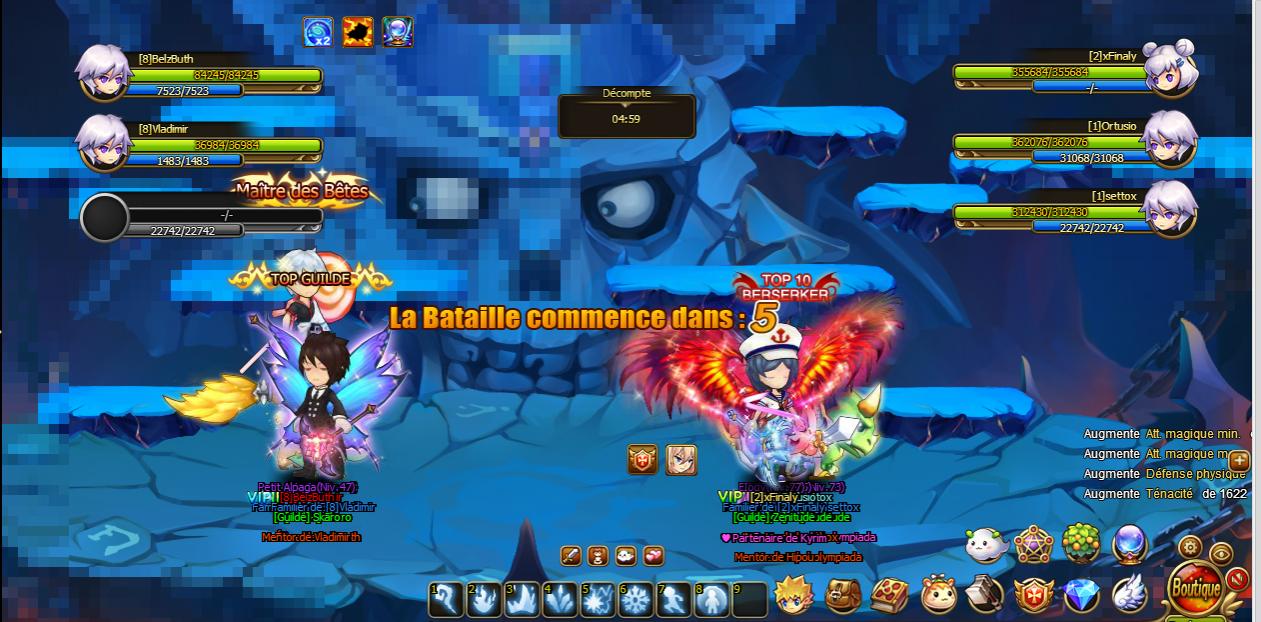Open the Boutique shop
This screenshot has width=1261, height=622.
pos(1194,587)
